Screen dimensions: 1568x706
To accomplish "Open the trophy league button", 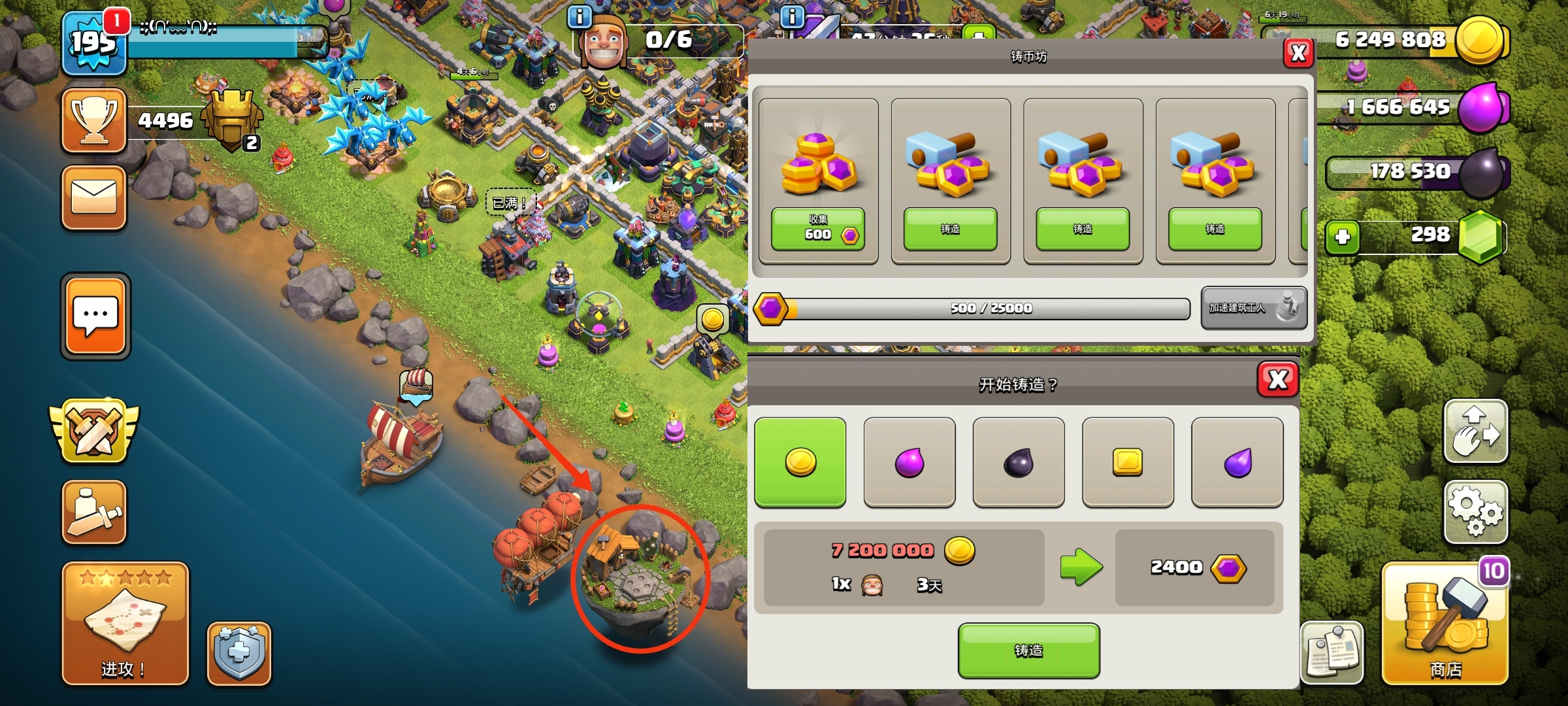I will [94, 121].
